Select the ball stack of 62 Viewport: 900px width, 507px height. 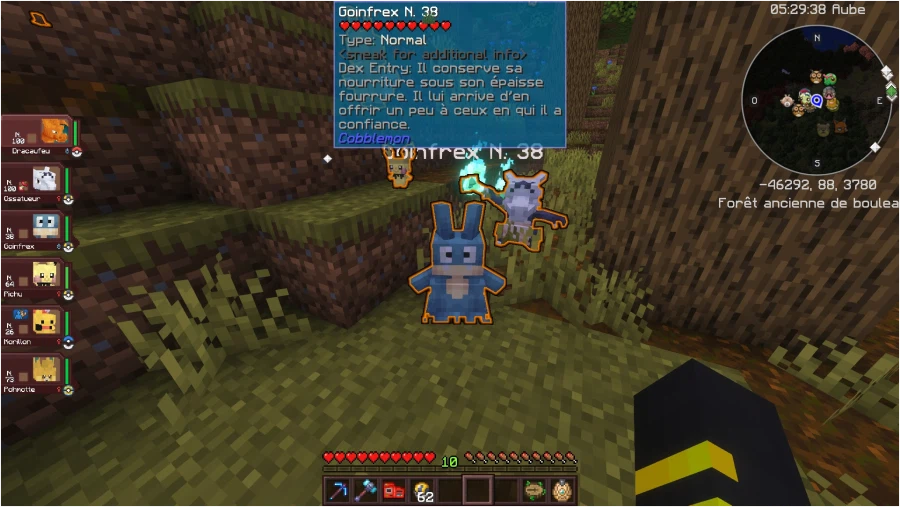pyautogui.click(x=422, y=490)
